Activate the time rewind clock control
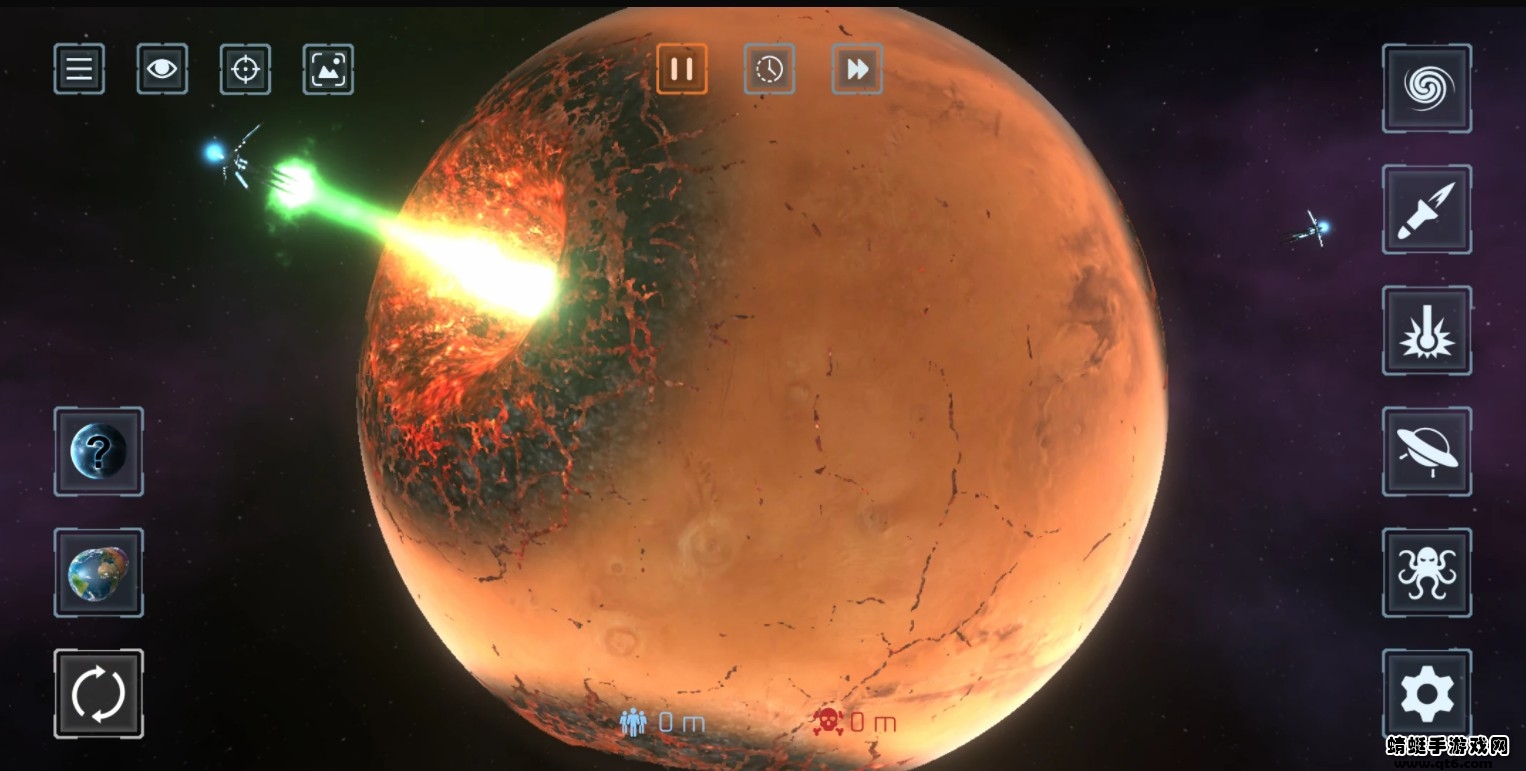The height and width of the screenshot is (771, 1526). point(769,69)
